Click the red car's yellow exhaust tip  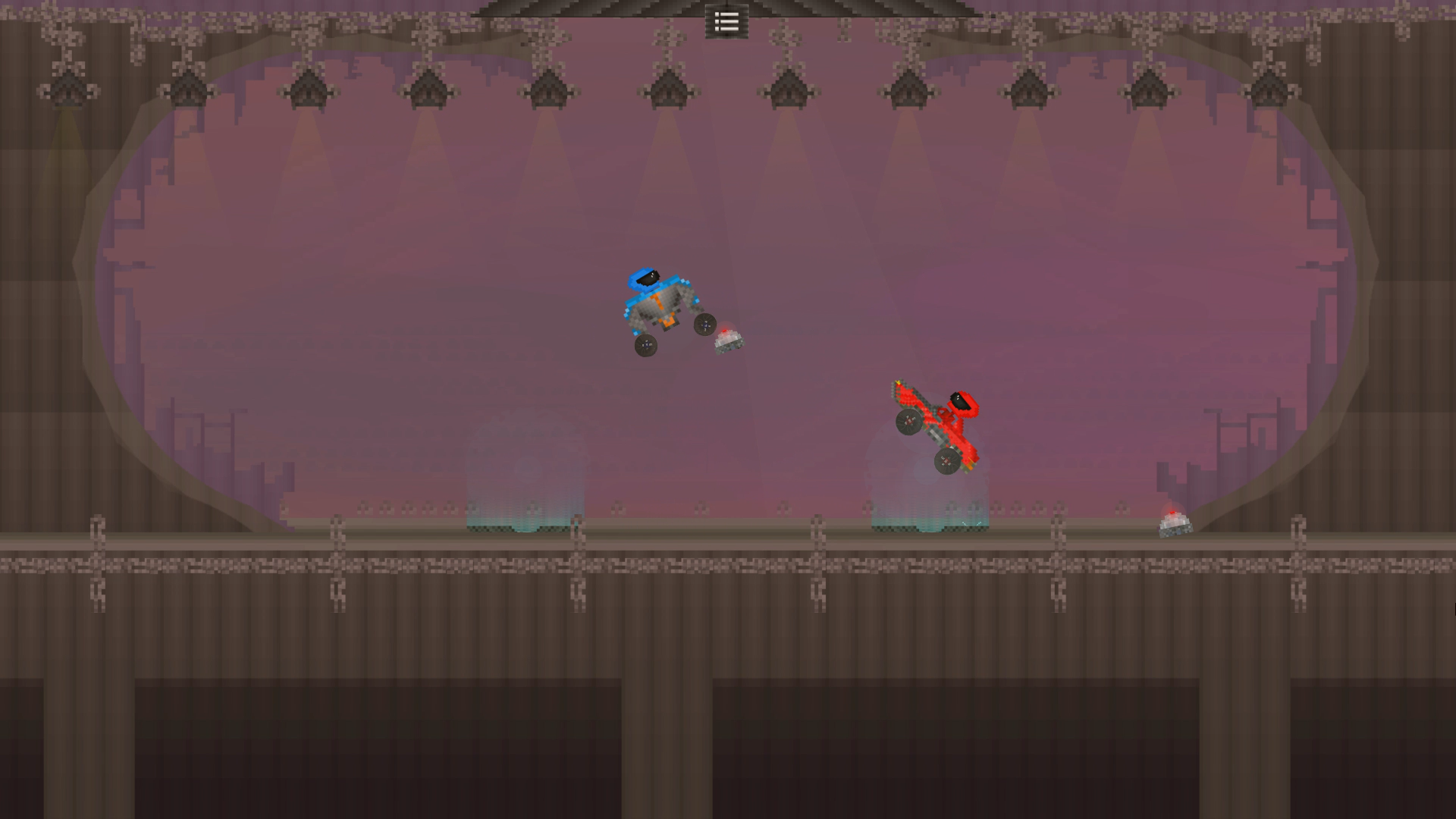898,382
